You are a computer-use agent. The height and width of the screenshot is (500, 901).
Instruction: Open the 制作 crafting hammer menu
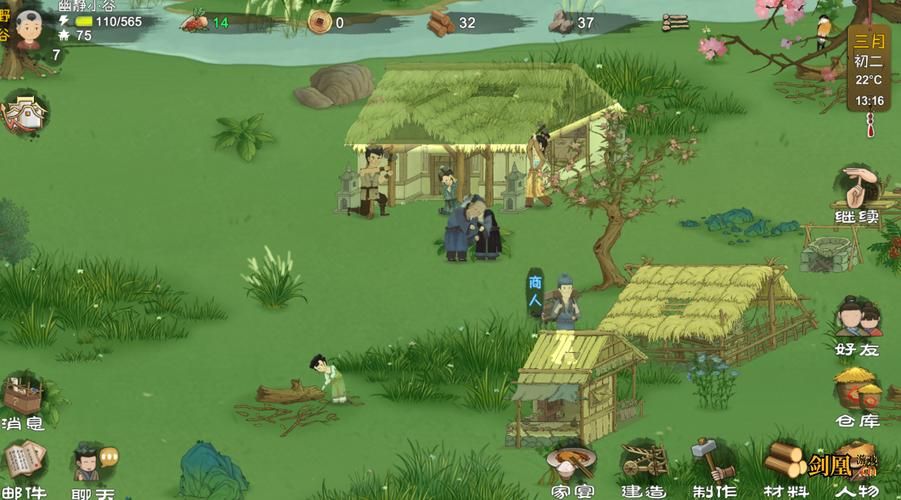[713, 466]
